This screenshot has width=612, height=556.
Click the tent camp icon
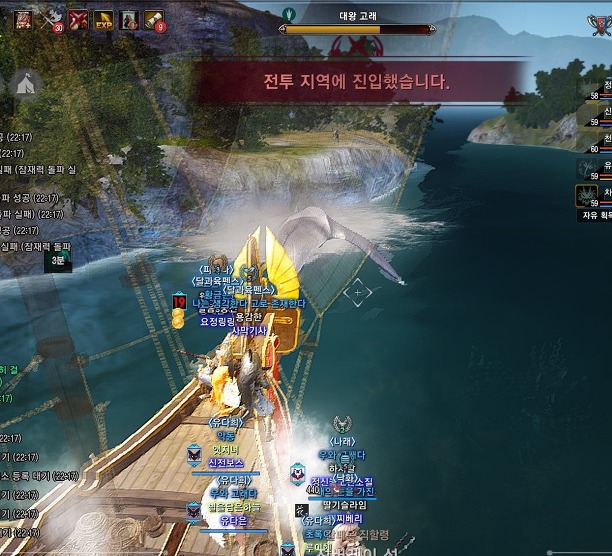pos(26,83)
